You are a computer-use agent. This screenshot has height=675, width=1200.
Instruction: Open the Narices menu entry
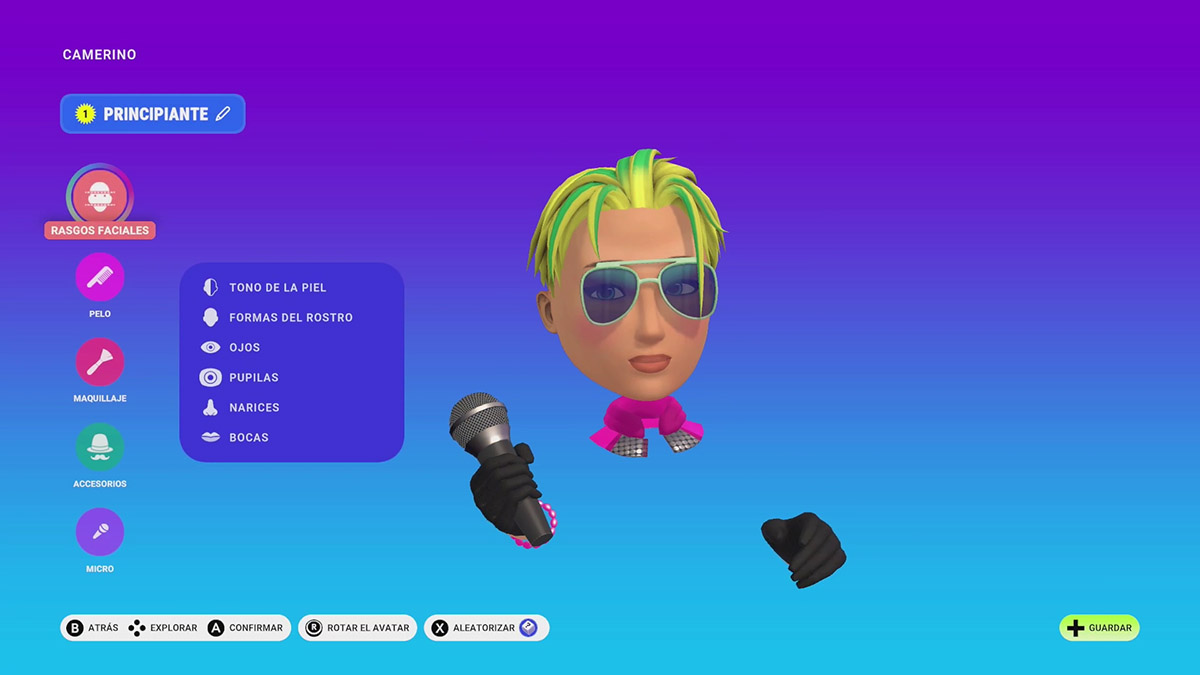coord(254,408)
